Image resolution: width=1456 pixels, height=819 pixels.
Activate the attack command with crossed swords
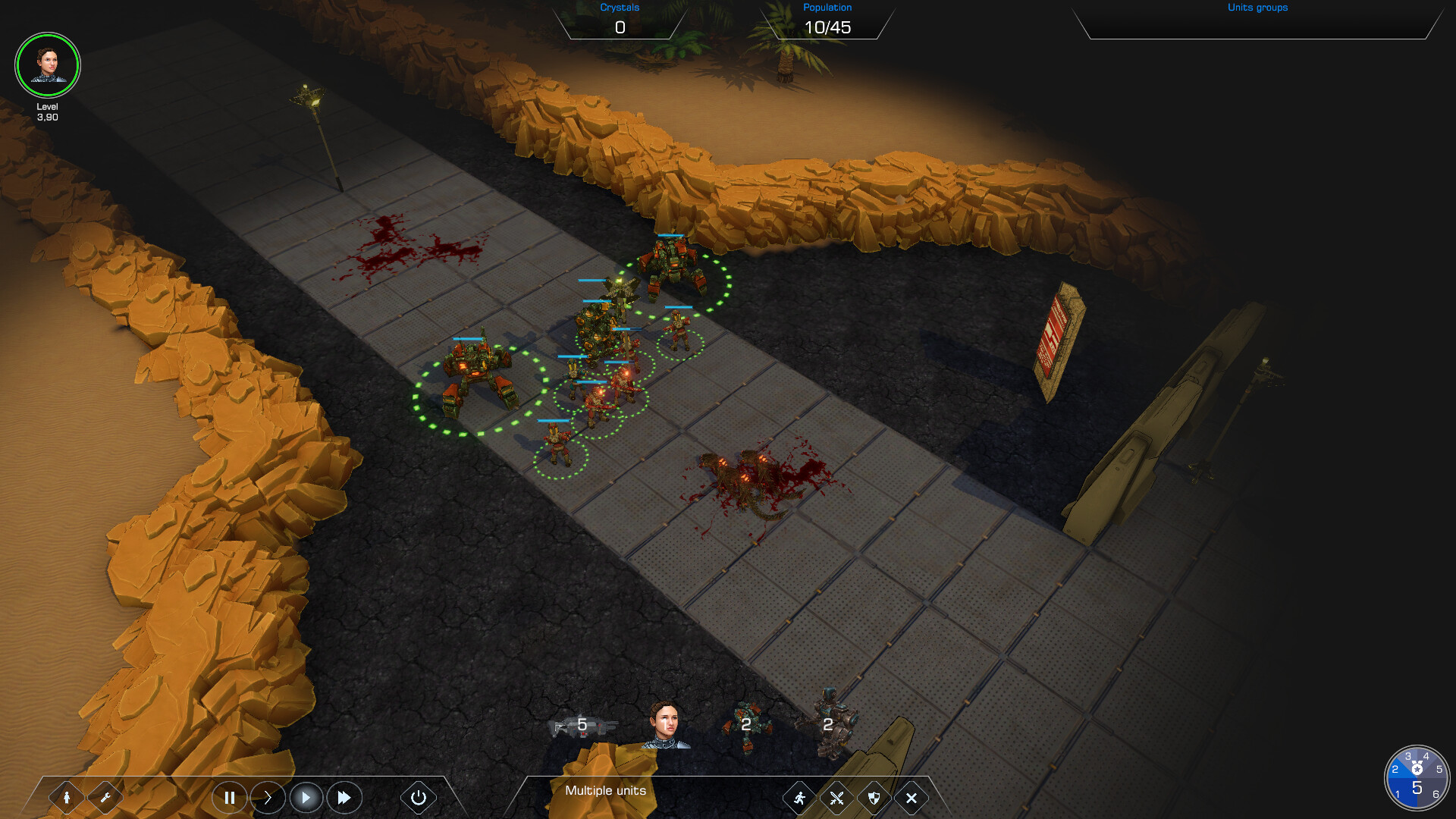(x=836, y=798)
